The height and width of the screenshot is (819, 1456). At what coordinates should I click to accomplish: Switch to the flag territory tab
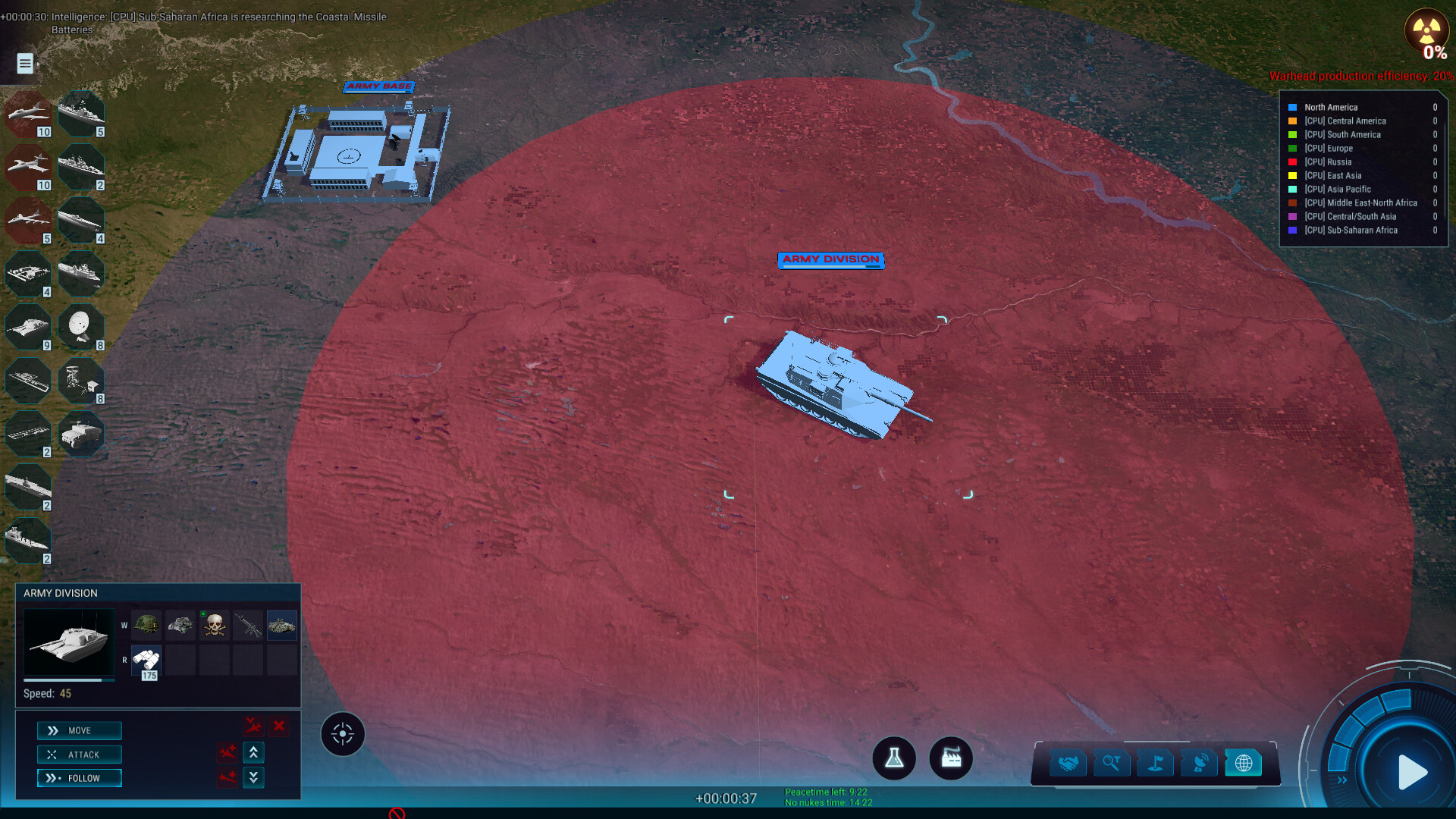pos(1155,763)
